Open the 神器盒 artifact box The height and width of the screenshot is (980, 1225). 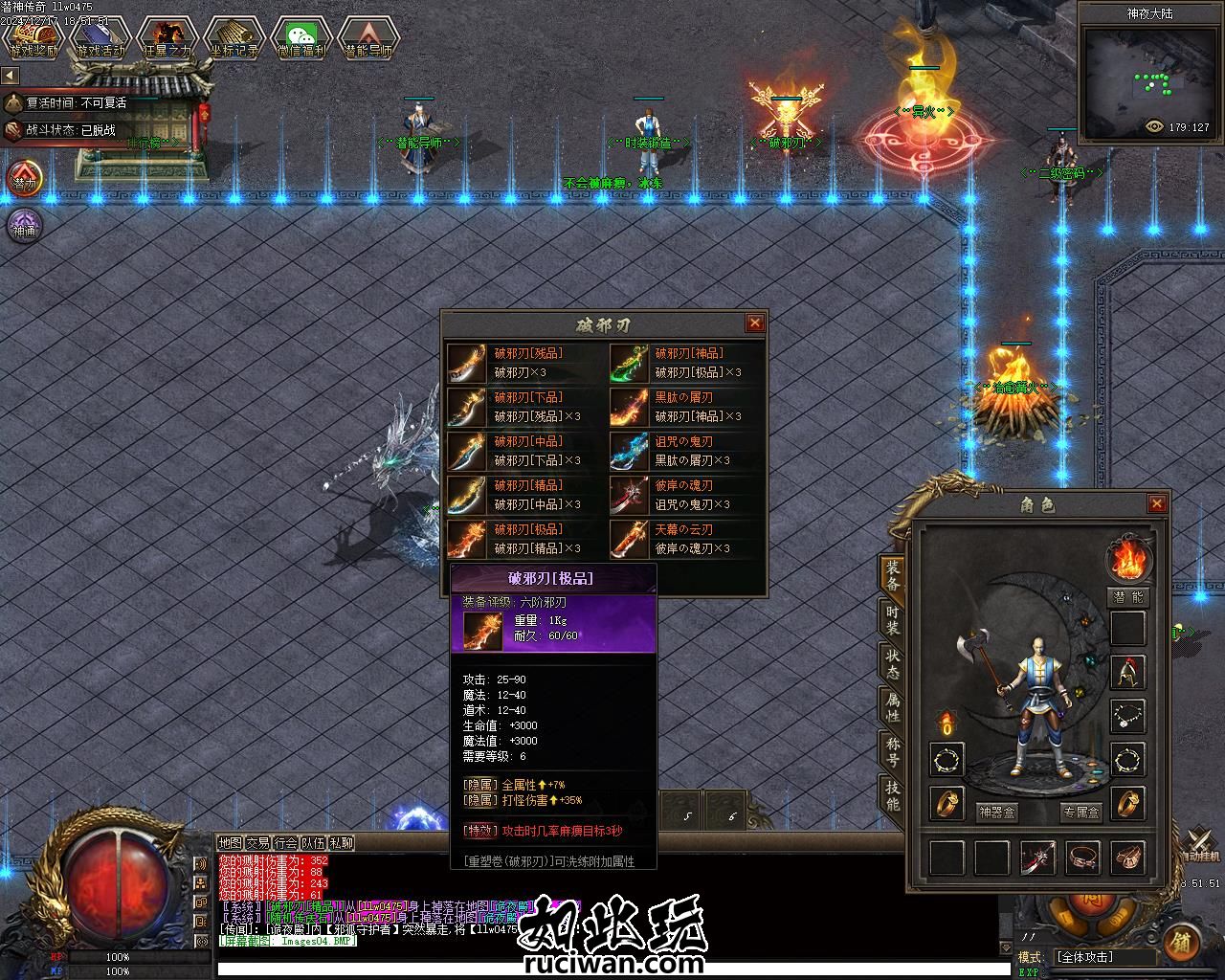point(997,812)
